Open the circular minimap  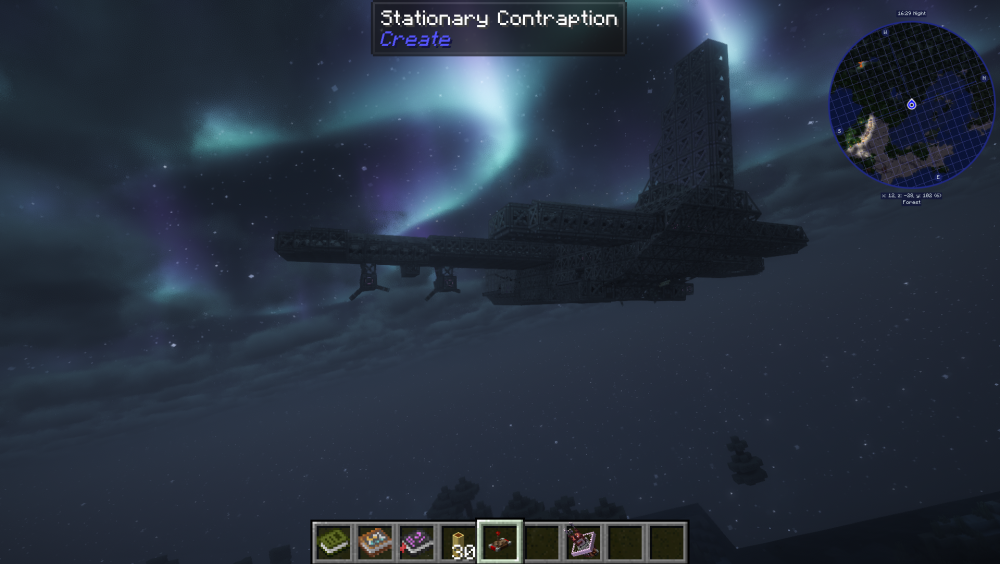[911, 104]
